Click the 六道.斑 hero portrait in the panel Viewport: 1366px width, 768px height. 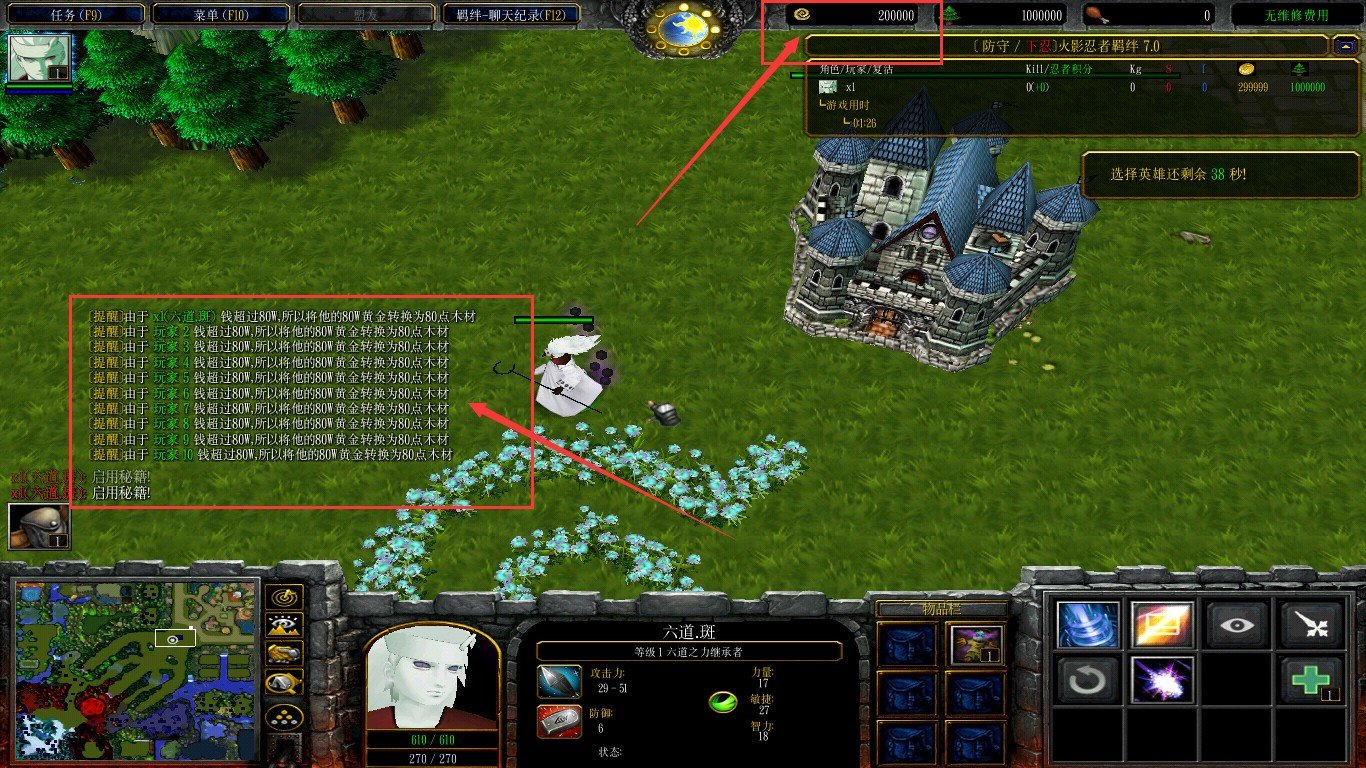432,680
